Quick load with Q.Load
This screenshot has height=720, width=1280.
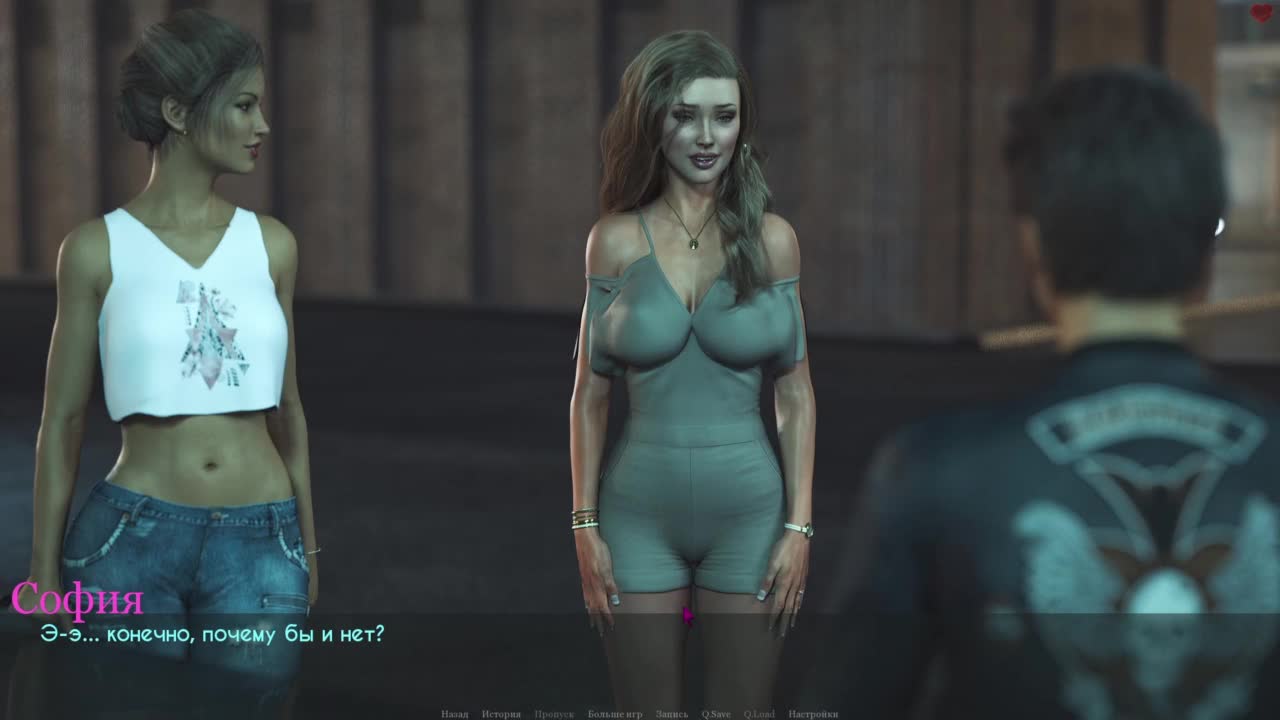[x=760, y=714]
